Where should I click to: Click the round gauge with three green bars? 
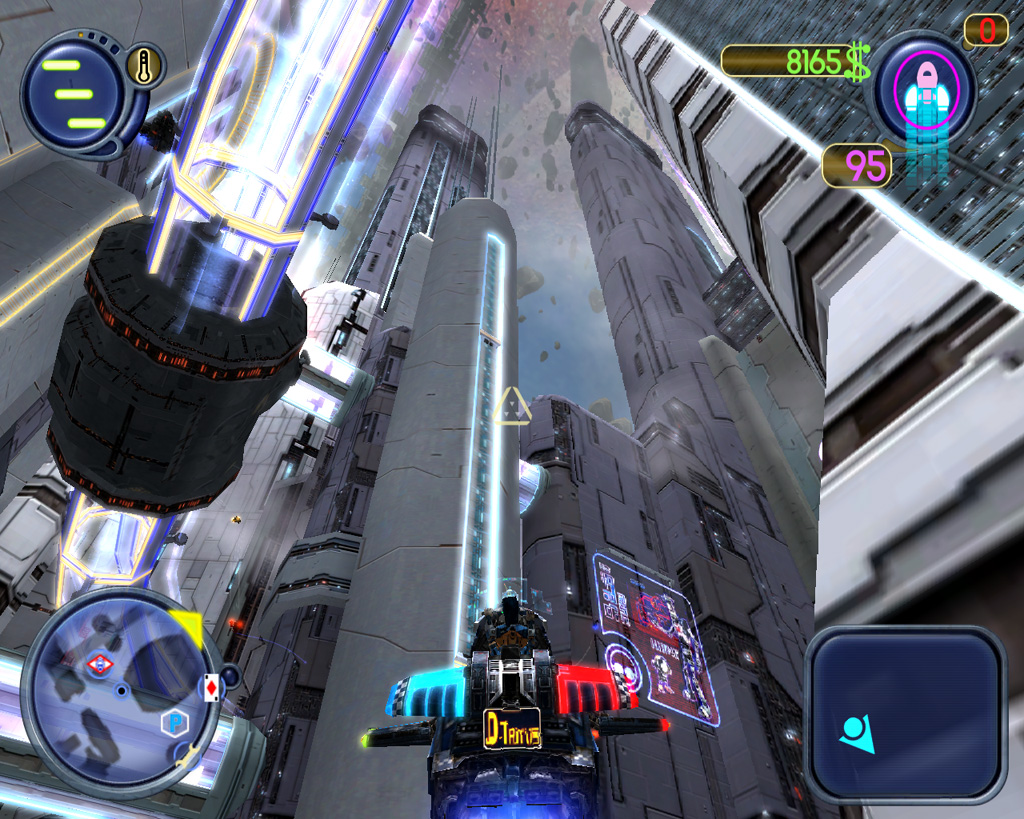click(72, 93)
